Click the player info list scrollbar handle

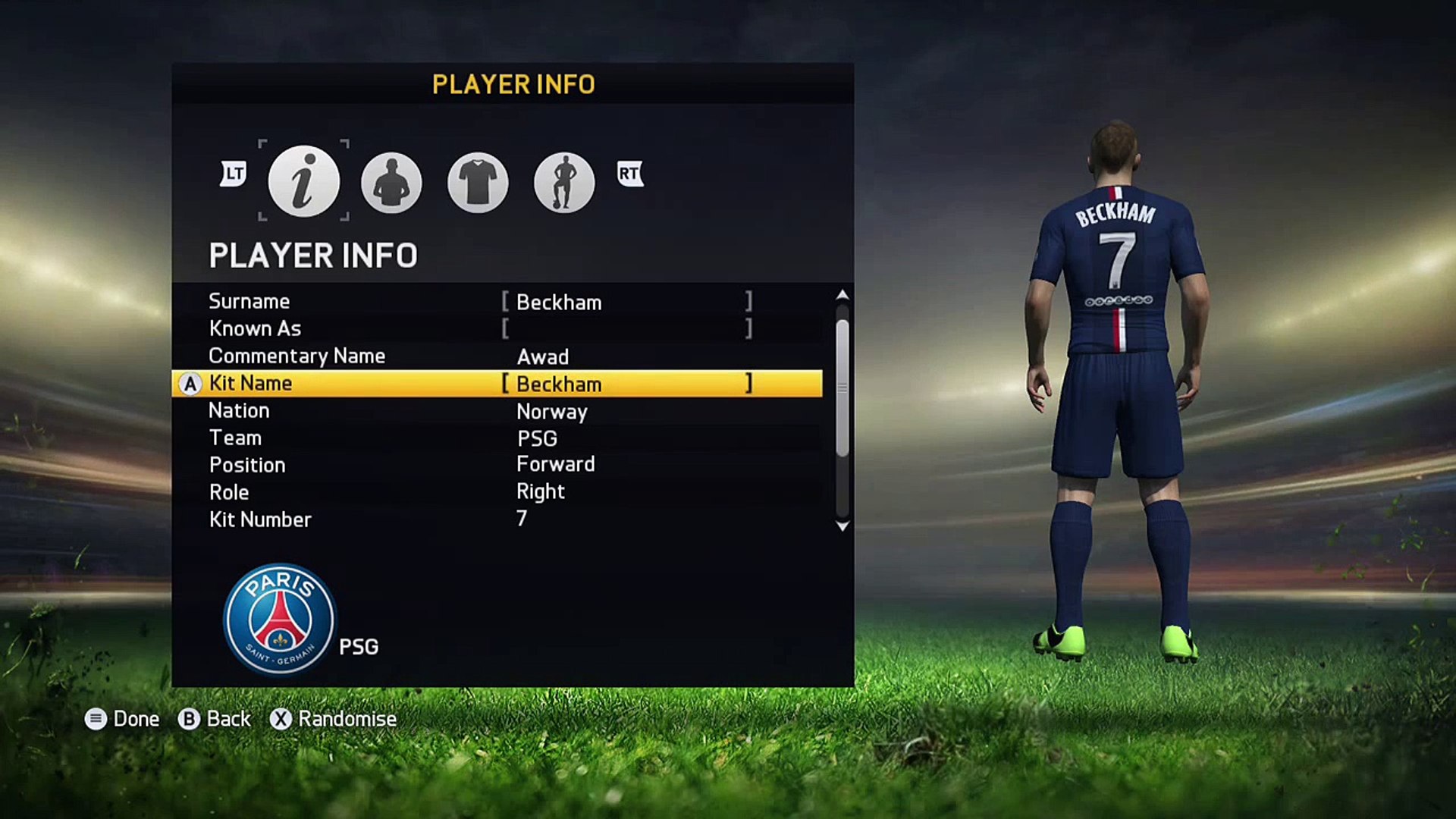(842, 388)
